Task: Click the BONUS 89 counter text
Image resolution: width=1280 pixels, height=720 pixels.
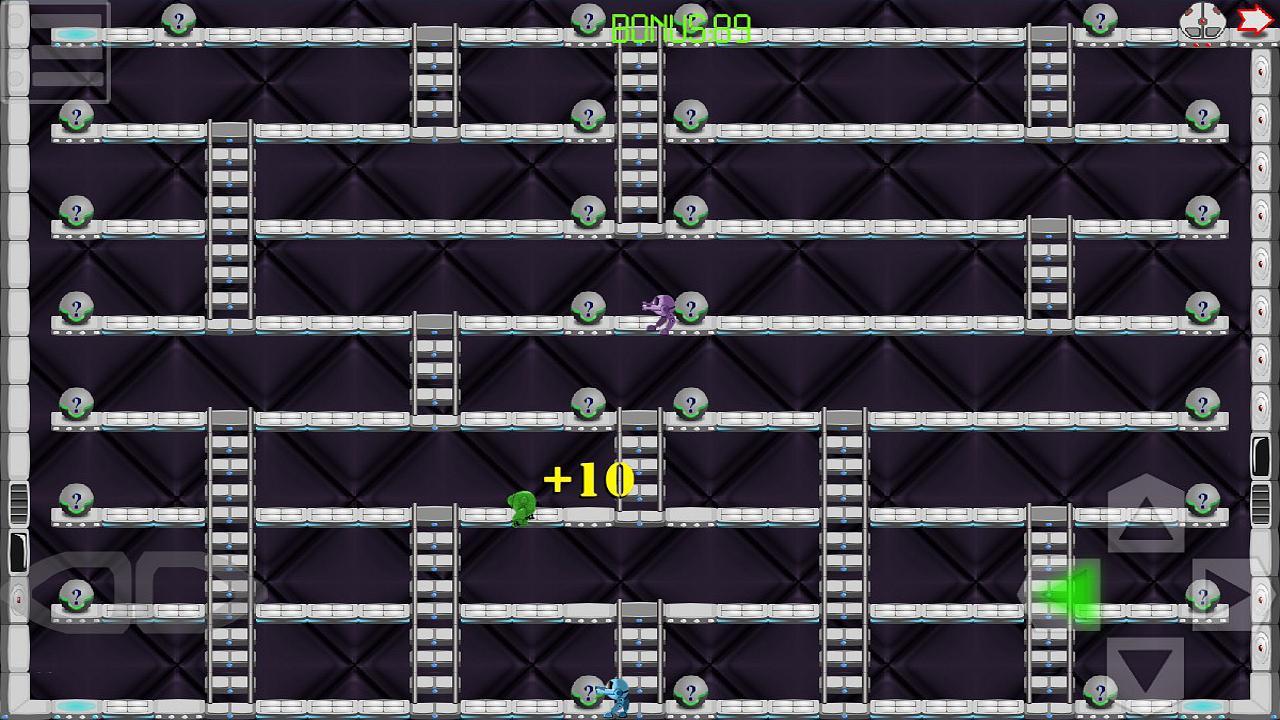Action: [683, 25]
